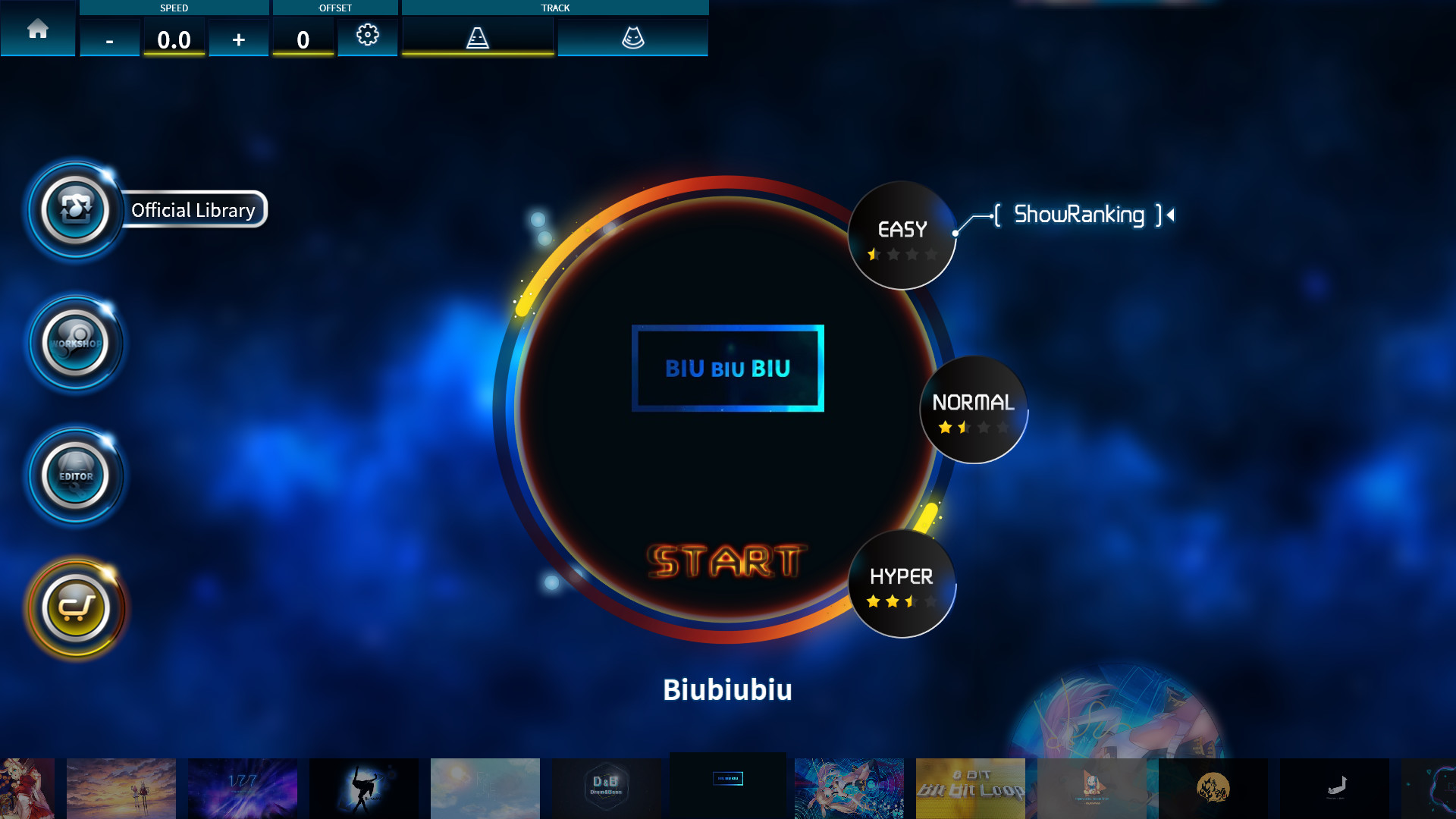This screenshot has width=1456, height=819.
Task: Select NORMAL difficulty
Action: pos(973,409)
